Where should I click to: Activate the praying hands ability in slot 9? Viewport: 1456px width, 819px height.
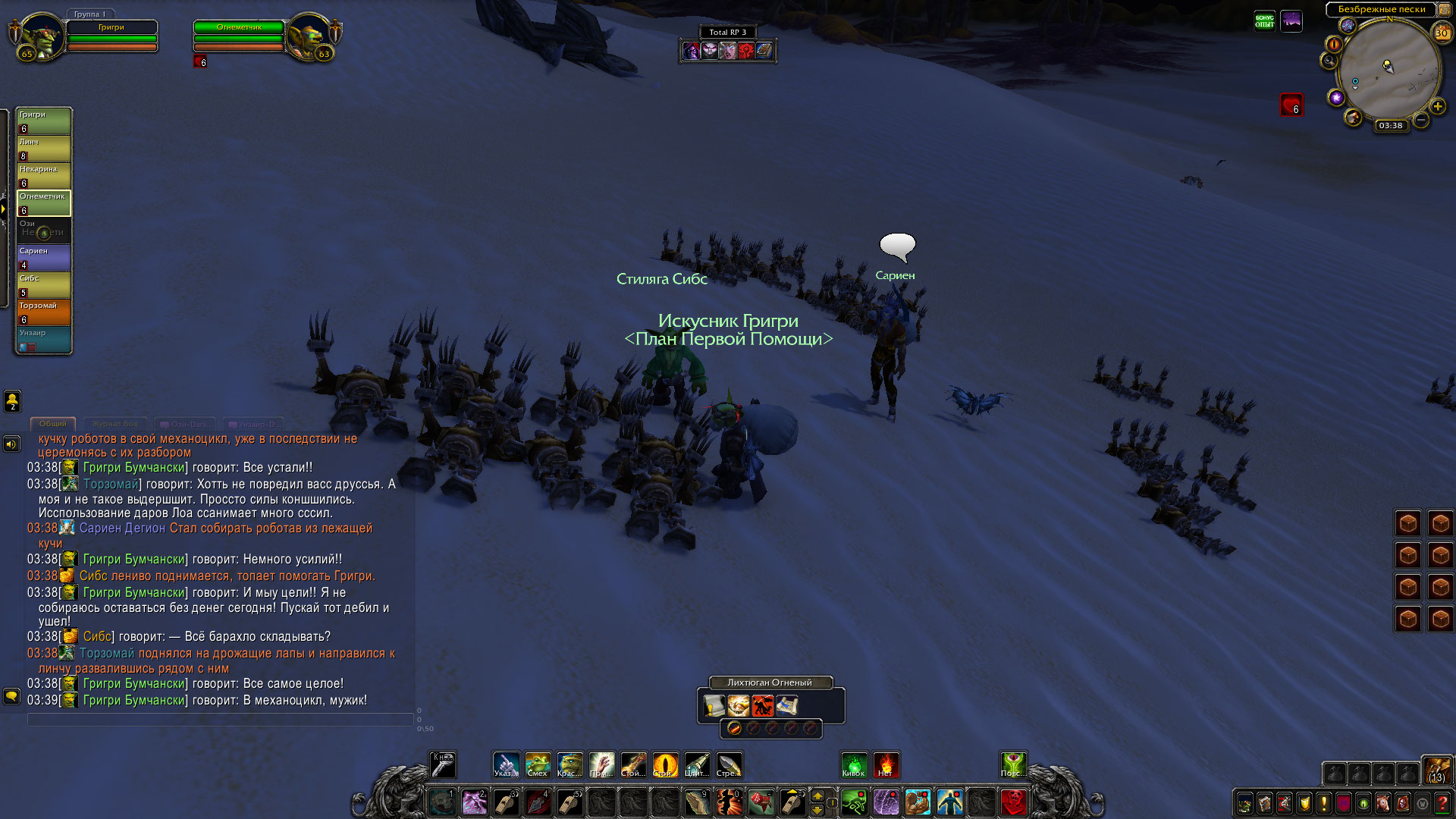pyautogui.click(x=697, y=802)
